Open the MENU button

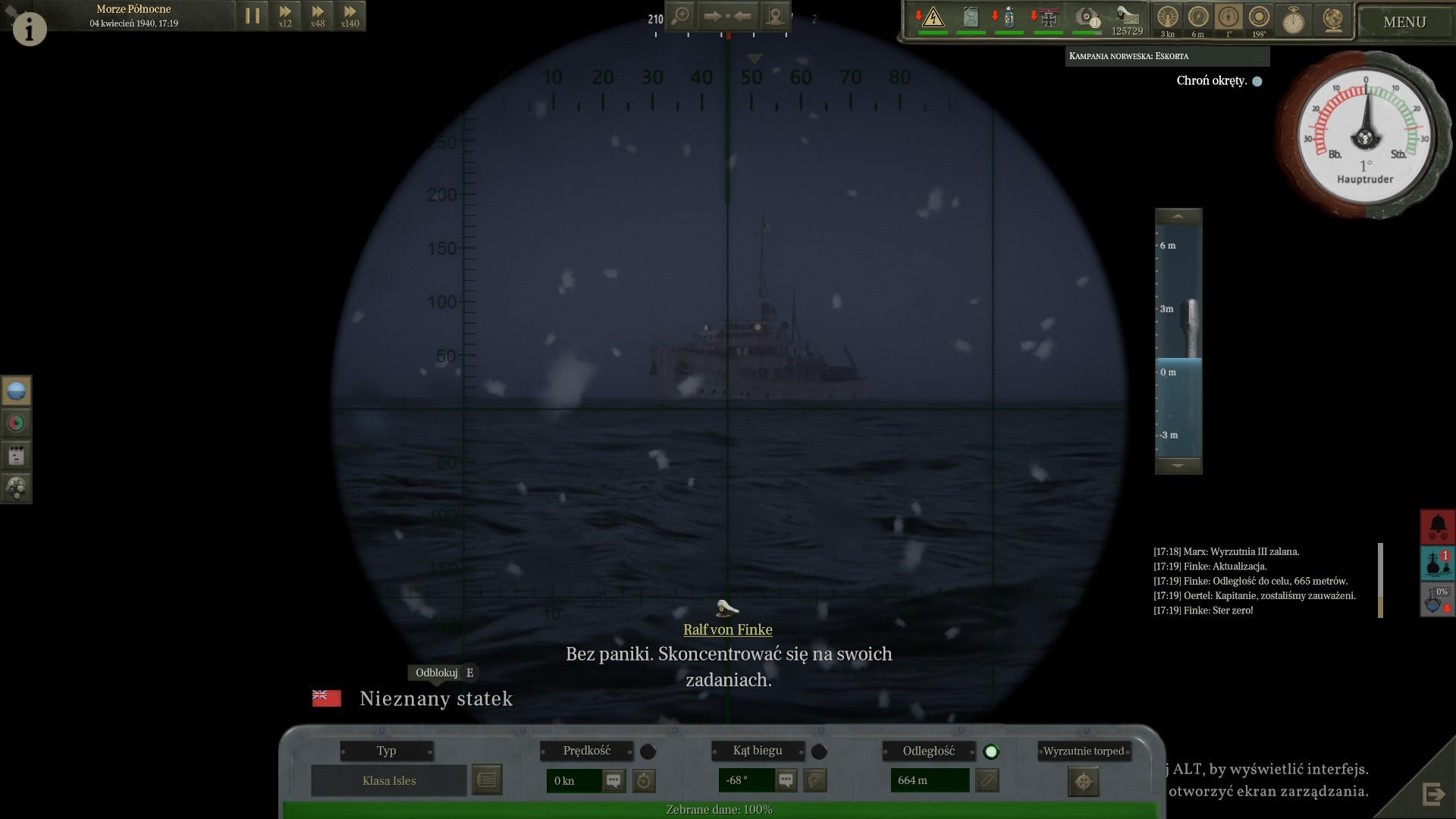(x=1404, y=22)
